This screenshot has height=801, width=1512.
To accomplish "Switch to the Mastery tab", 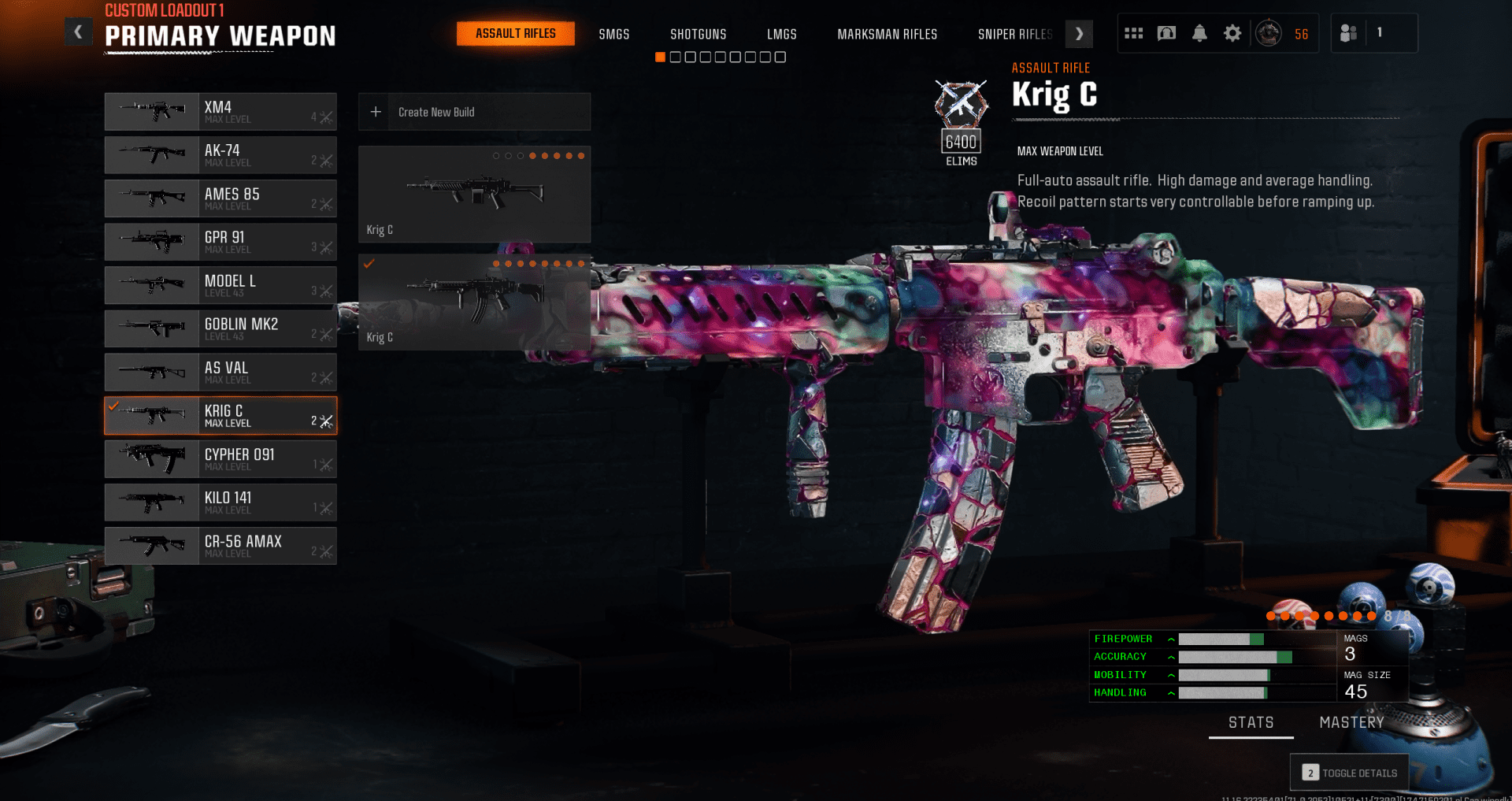I will tap(1351, 722).
